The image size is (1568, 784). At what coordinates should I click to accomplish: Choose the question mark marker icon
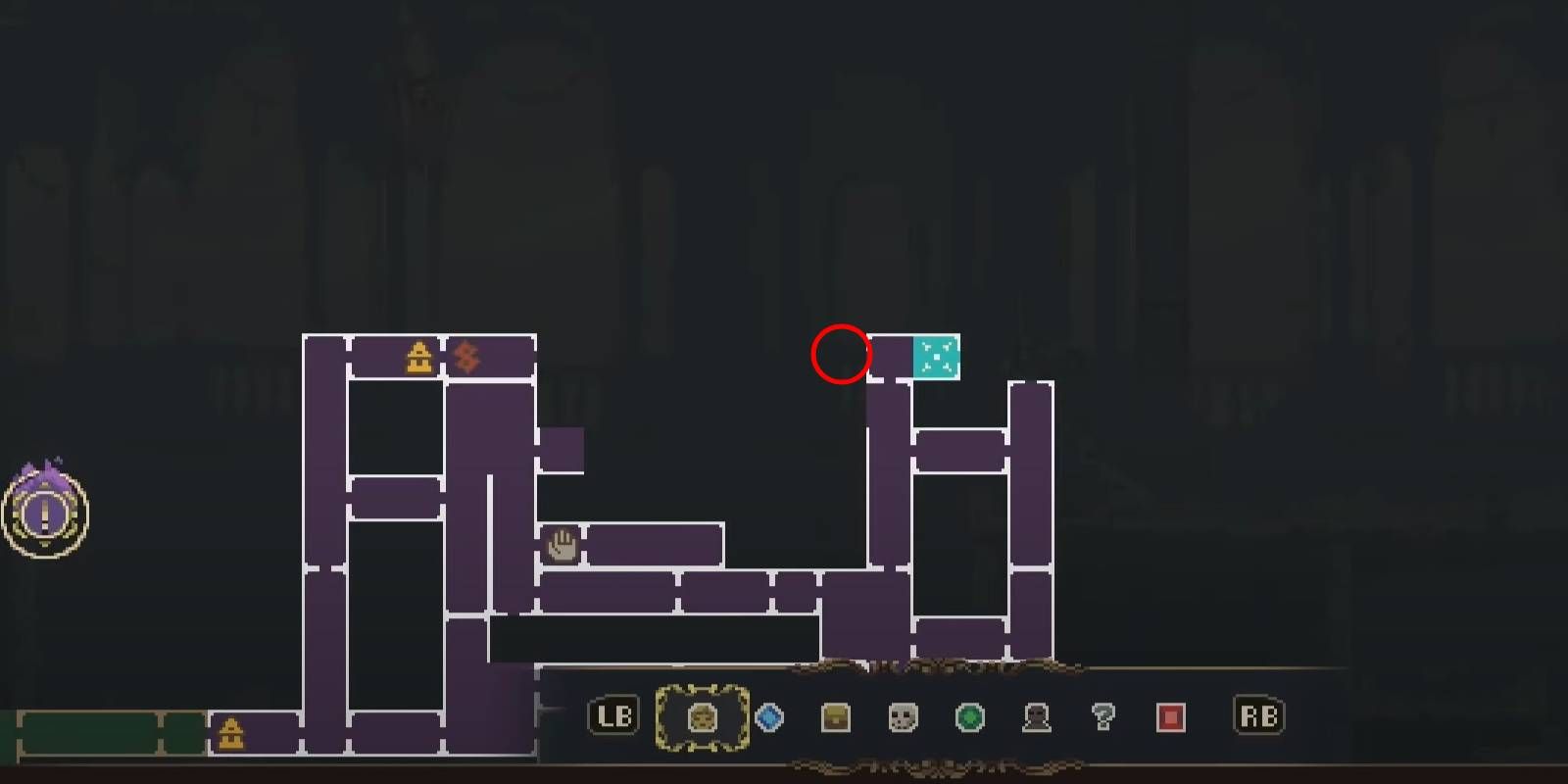coord(1102,718)
